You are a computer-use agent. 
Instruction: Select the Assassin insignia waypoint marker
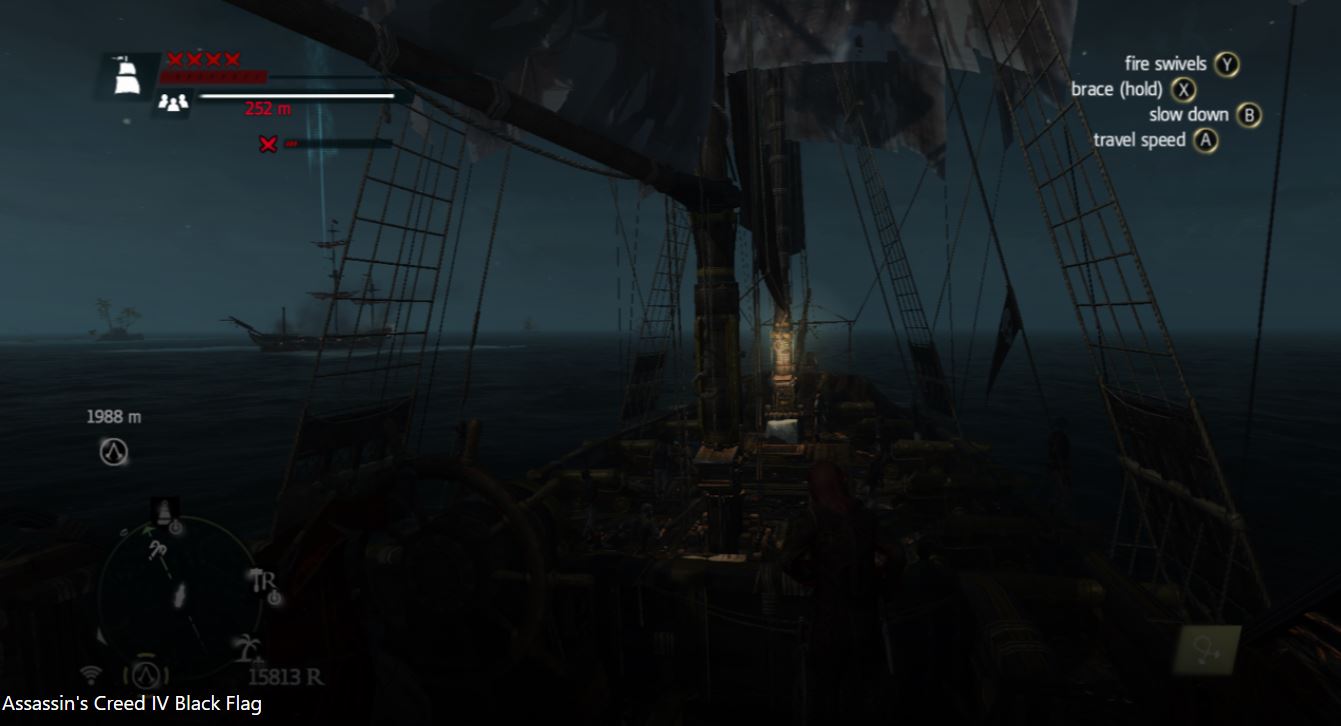click(114, 452)
